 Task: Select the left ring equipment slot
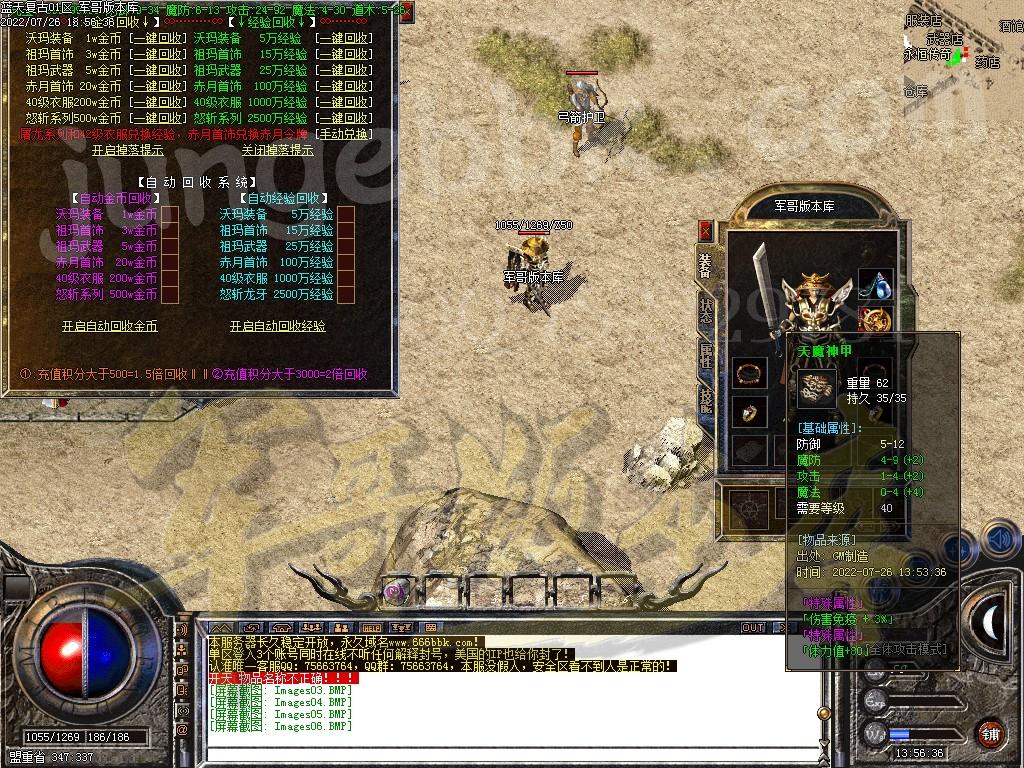pos(747,411)
